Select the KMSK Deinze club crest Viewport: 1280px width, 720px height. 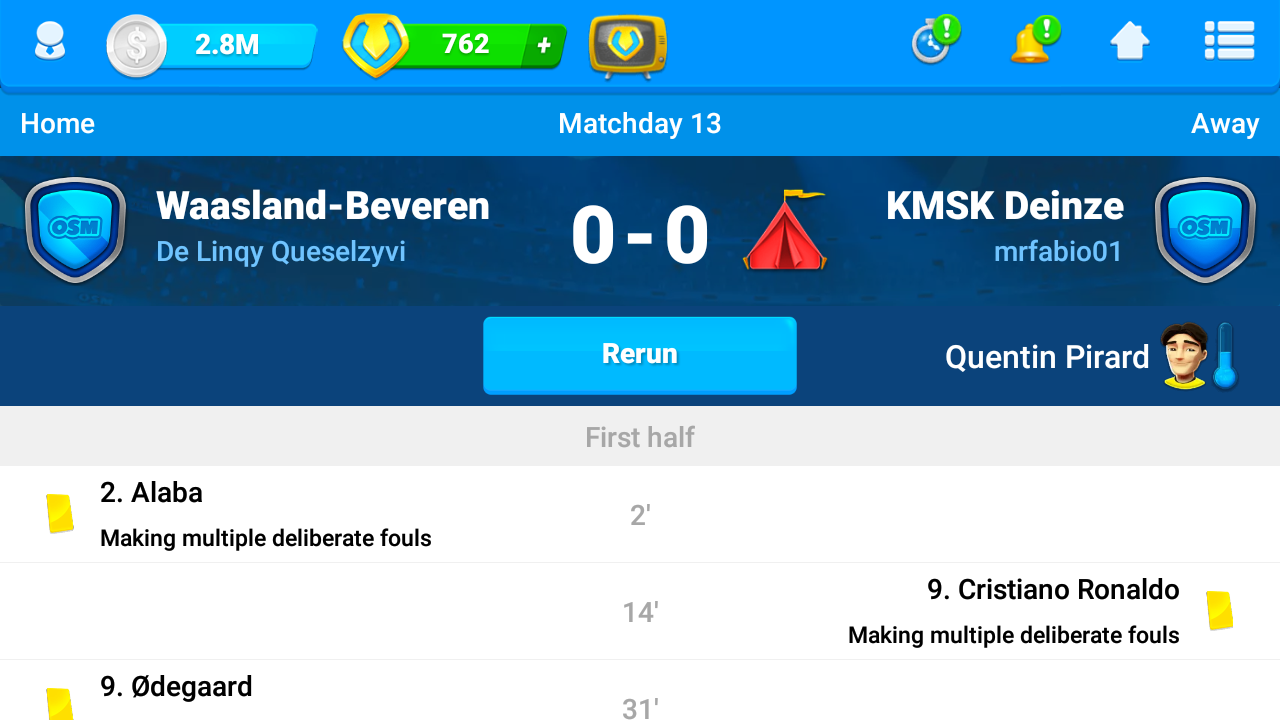[x=1204, y=229]
